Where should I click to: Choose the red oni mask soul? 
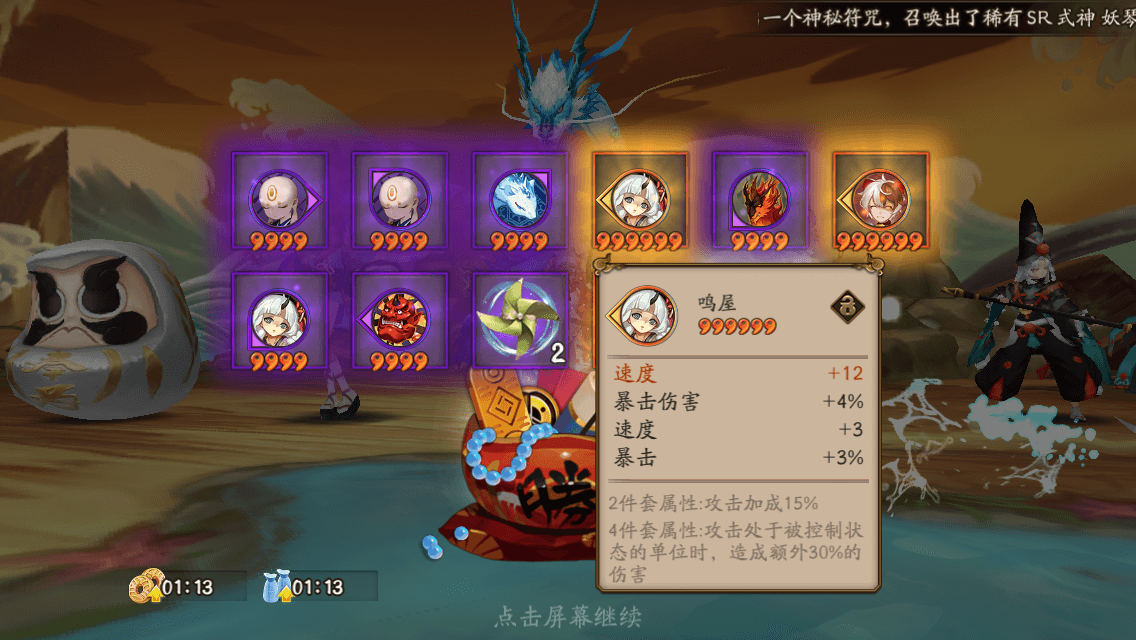point(400,320)
